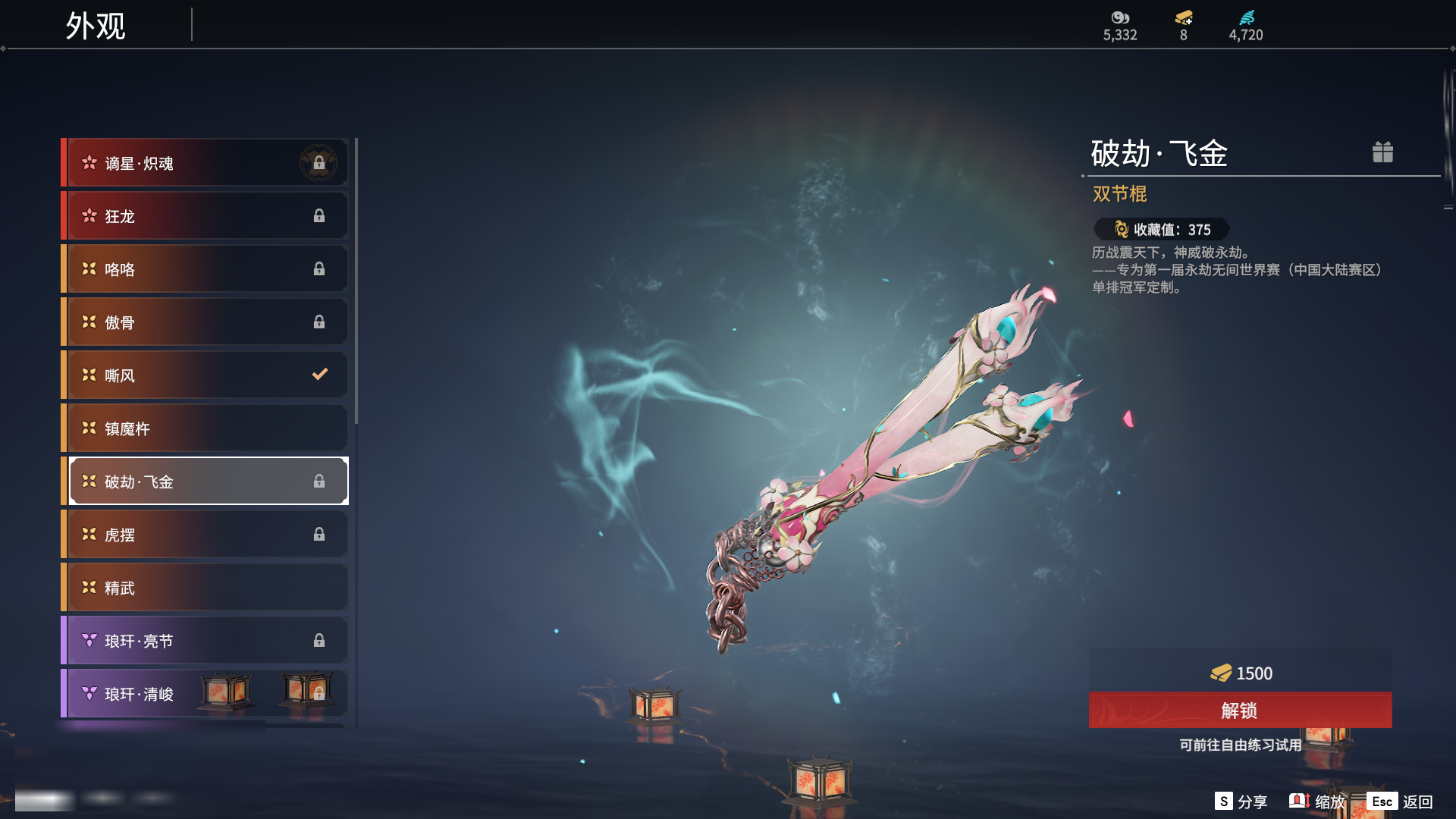Open the gift icon beside the skin title
This screenshot has width=1456, height=819.
1382,152
